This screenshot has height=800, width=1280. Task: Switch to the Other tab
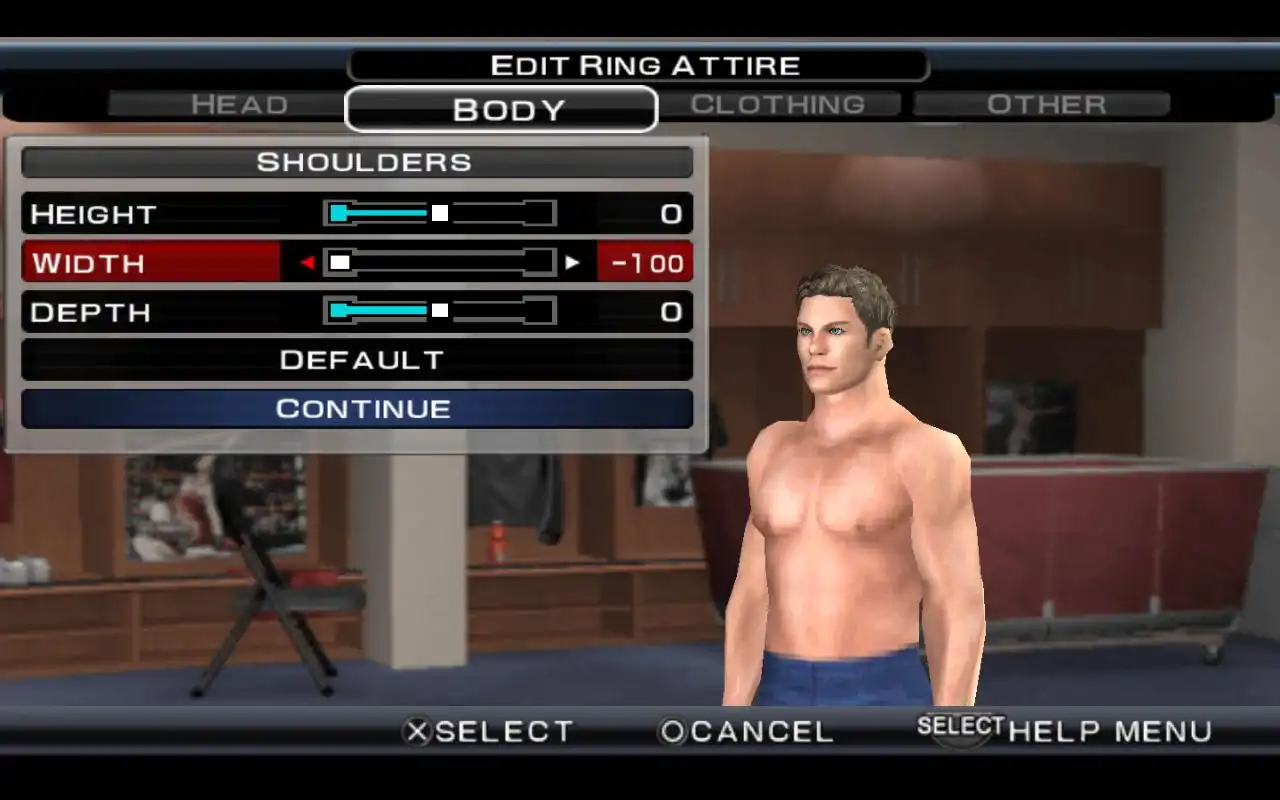click(1045, 105)
